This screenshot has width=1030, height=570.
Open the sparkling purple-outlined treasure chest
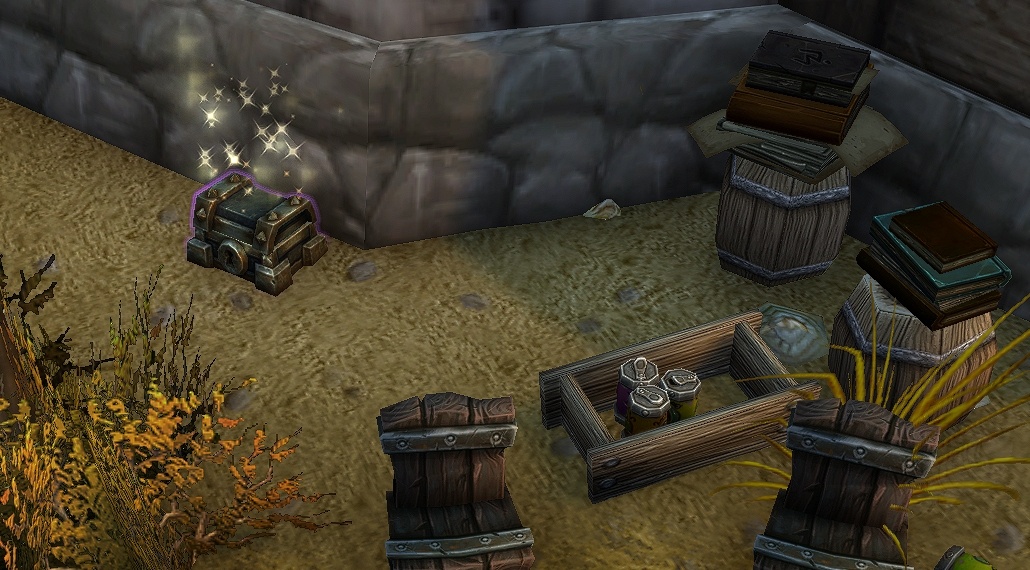255,236
